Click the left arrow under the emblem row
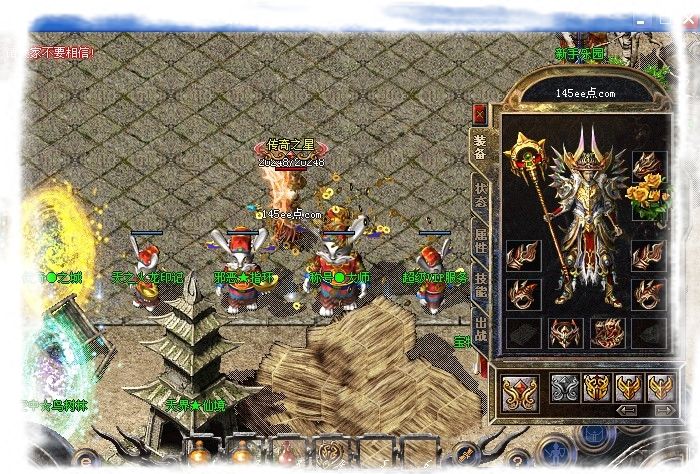 (x=627, y=410)
